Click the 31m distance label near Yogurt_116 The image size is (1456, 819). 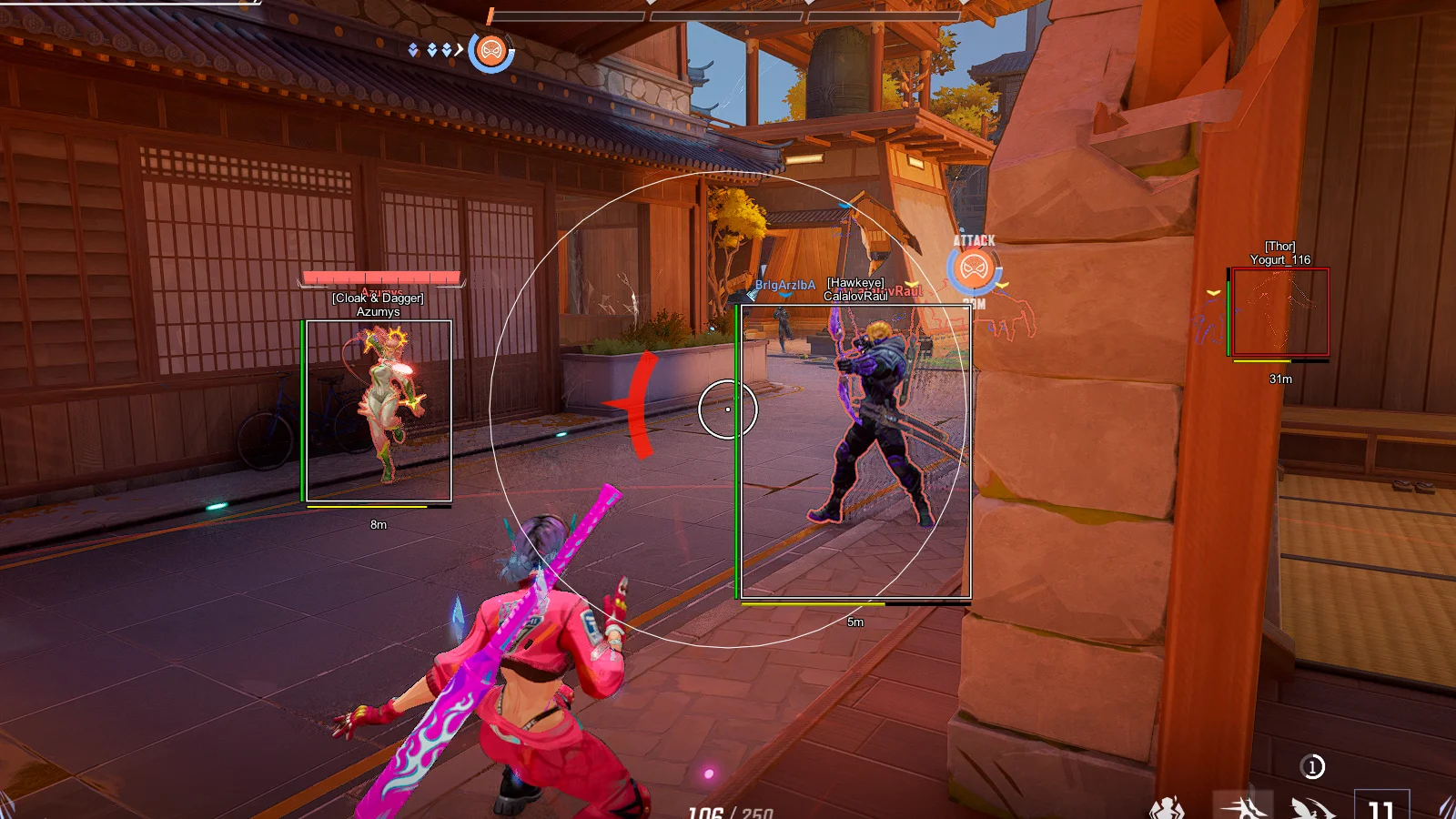pyautogui.click(x=1279, y=379)
